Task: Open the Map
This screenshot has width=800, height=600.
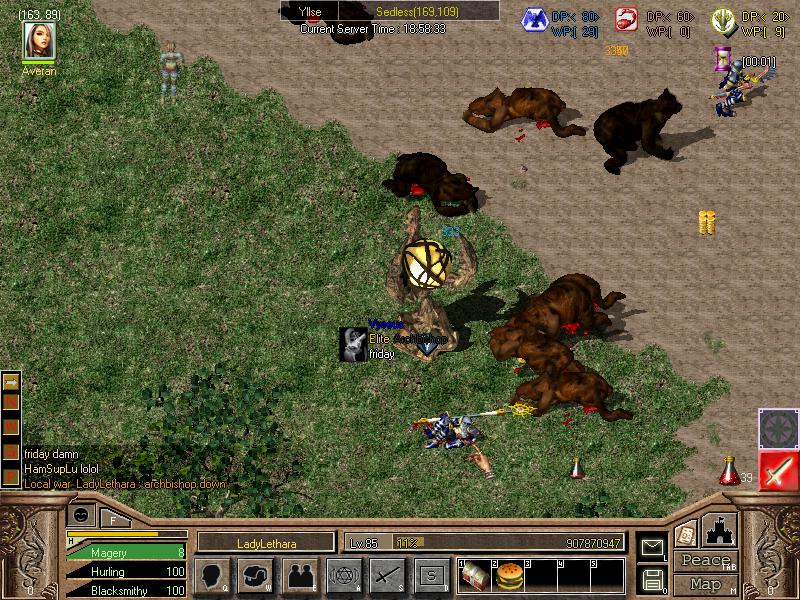Action: click(705, 583)
